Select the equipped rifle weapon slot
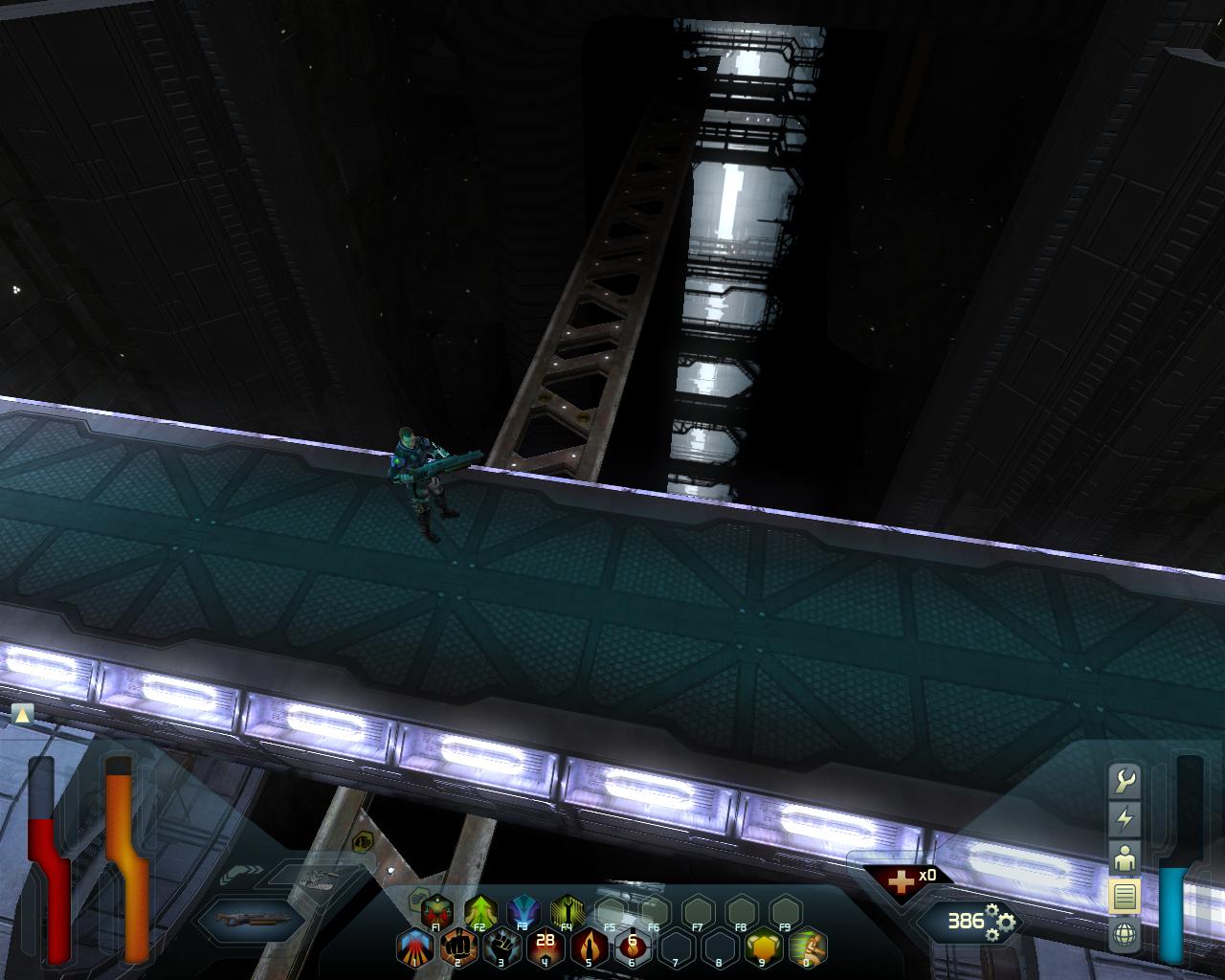The height and width of the screenshot is (980, 1225). tap(251, 919)
